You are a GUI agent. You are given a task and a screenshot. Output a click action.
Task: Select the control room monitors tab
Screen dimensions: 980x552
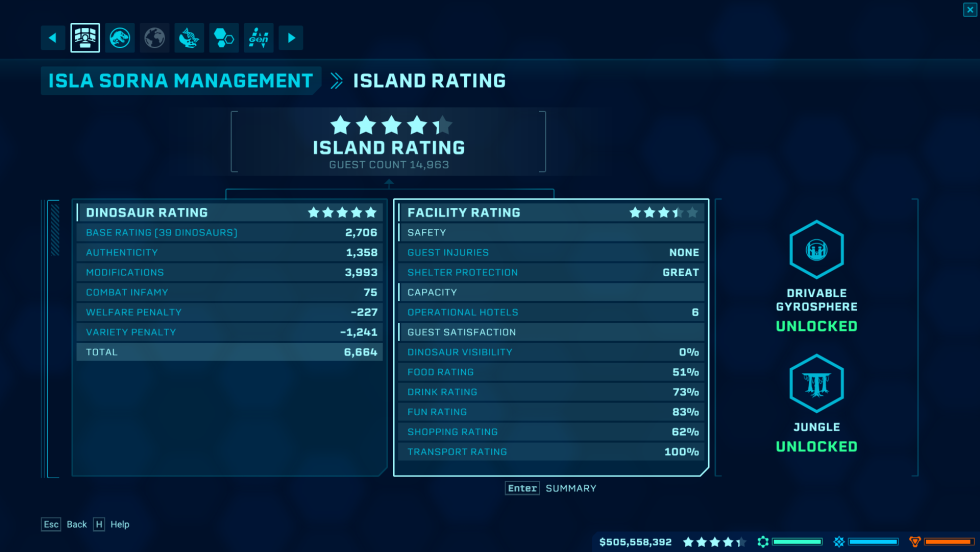(x=85, y=38)
